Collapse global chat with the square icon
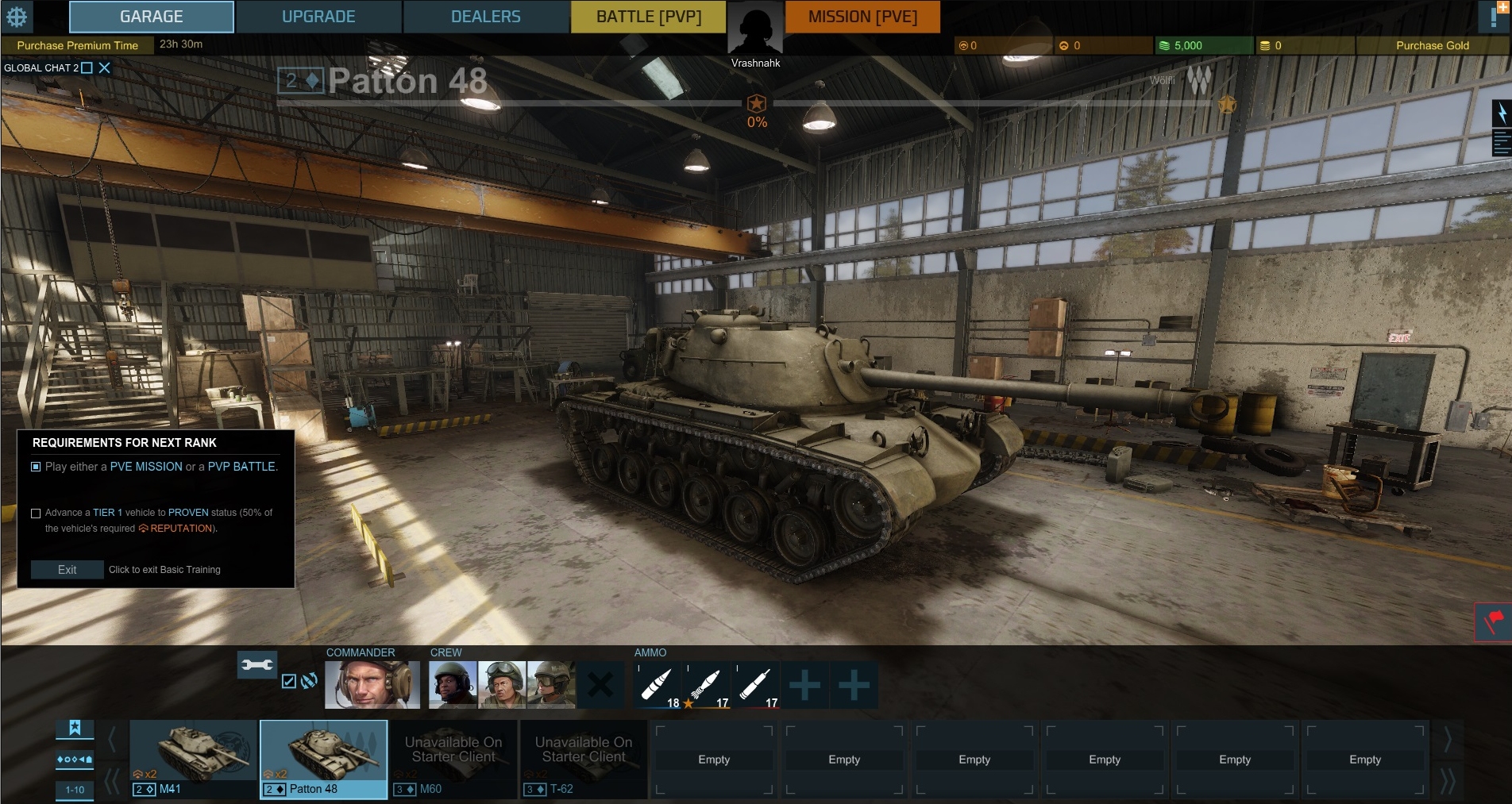The image size is (1512, 804). pos(87,67)
